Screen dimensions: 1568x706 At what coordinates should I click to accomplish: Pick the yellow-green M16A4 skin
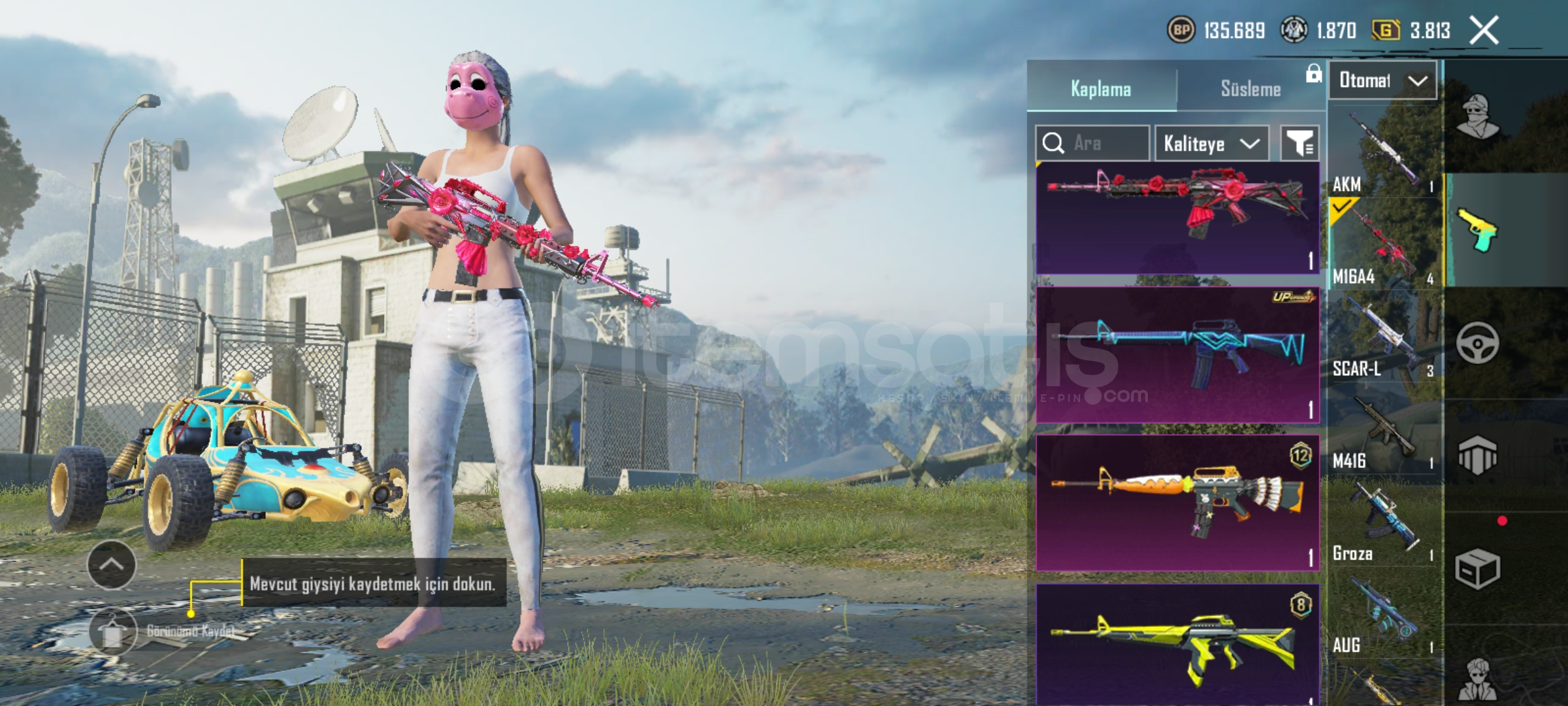pos(1177,644)
